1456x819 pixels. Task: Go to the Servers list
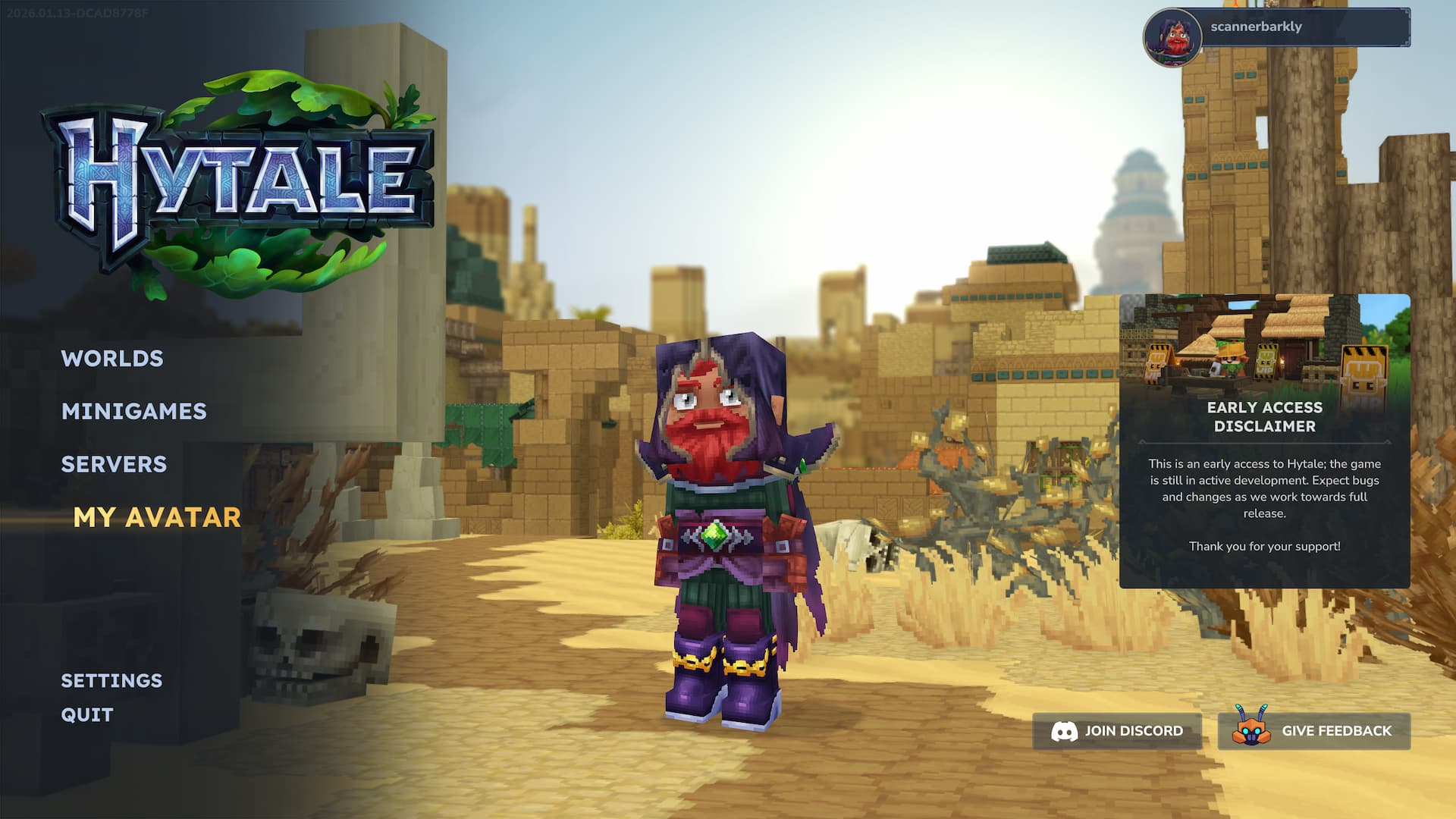pyautogui.click(x=114, y=464)
